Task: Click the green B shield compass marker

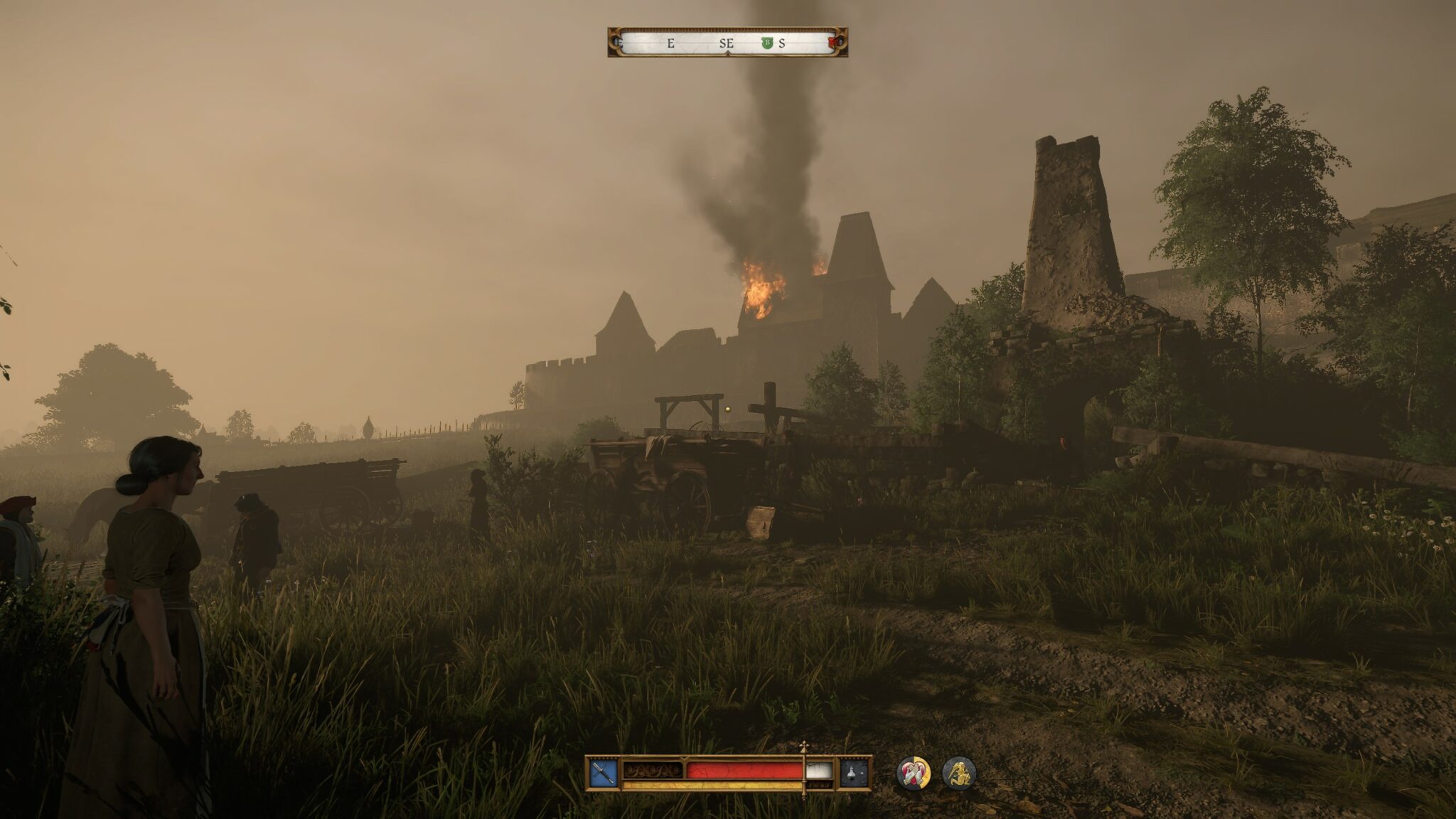Action: click(767, 43)
